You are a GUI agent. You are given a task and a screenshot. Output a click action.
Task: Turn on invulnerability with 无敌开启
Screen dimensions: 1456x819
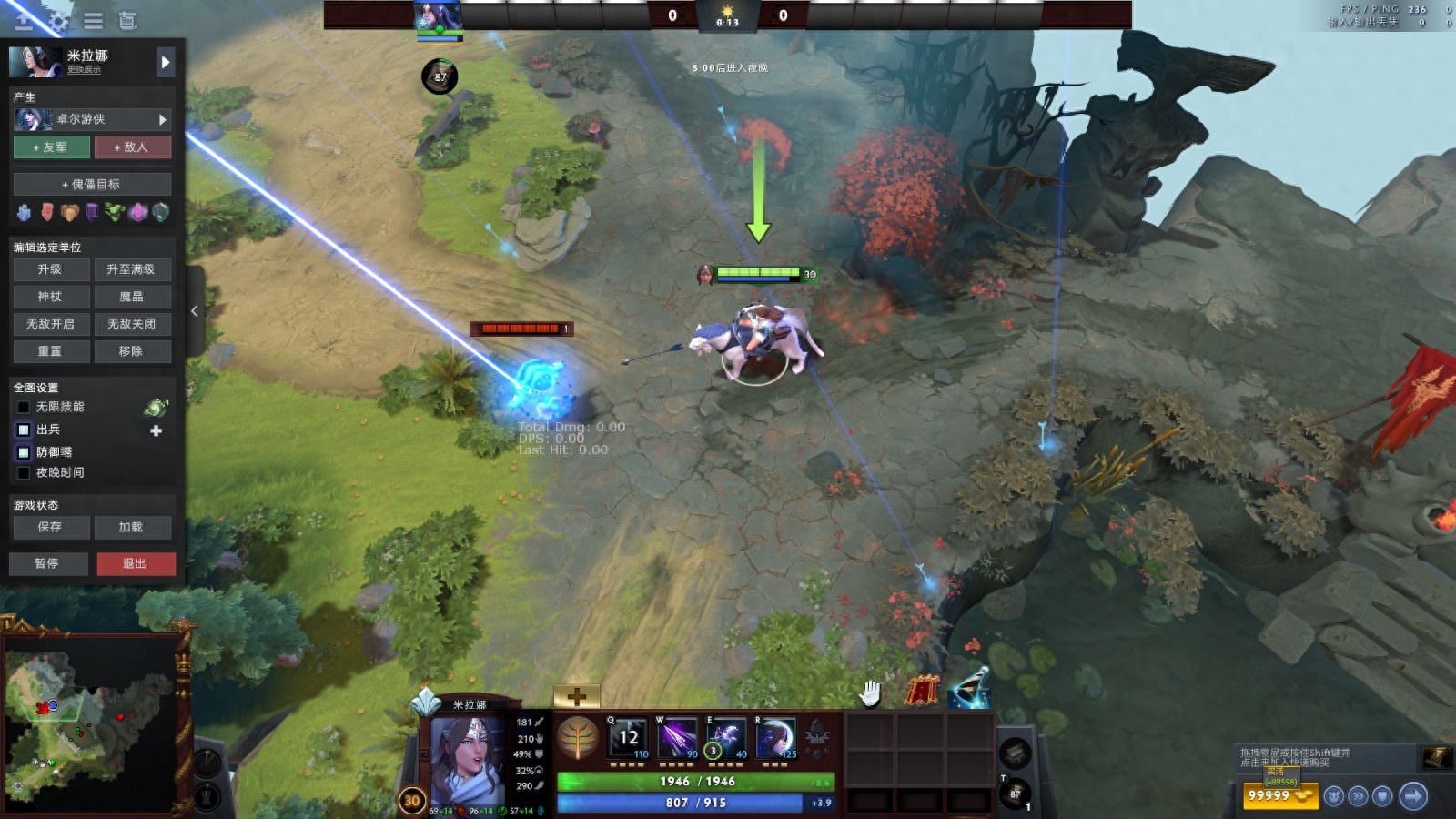click(x=51, y=324)
